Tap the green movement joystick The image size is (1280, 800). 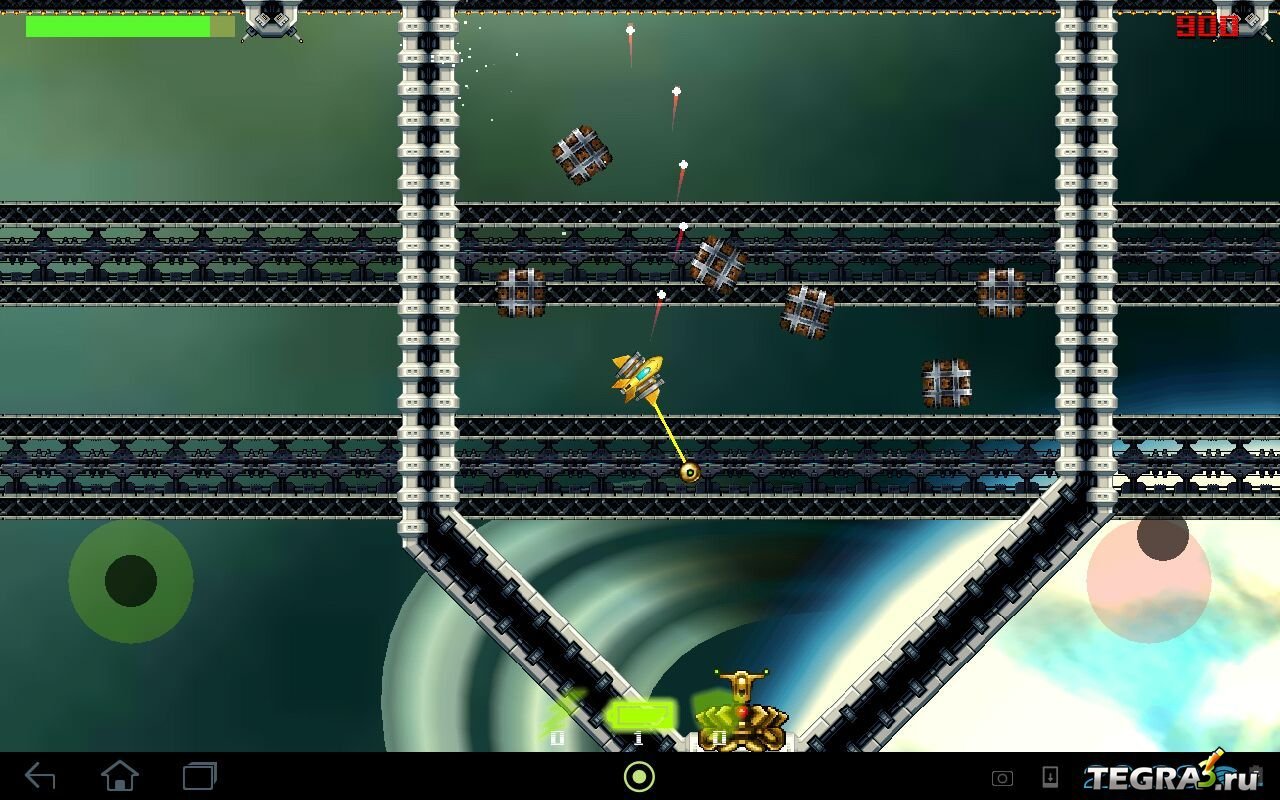pos(131,581)
